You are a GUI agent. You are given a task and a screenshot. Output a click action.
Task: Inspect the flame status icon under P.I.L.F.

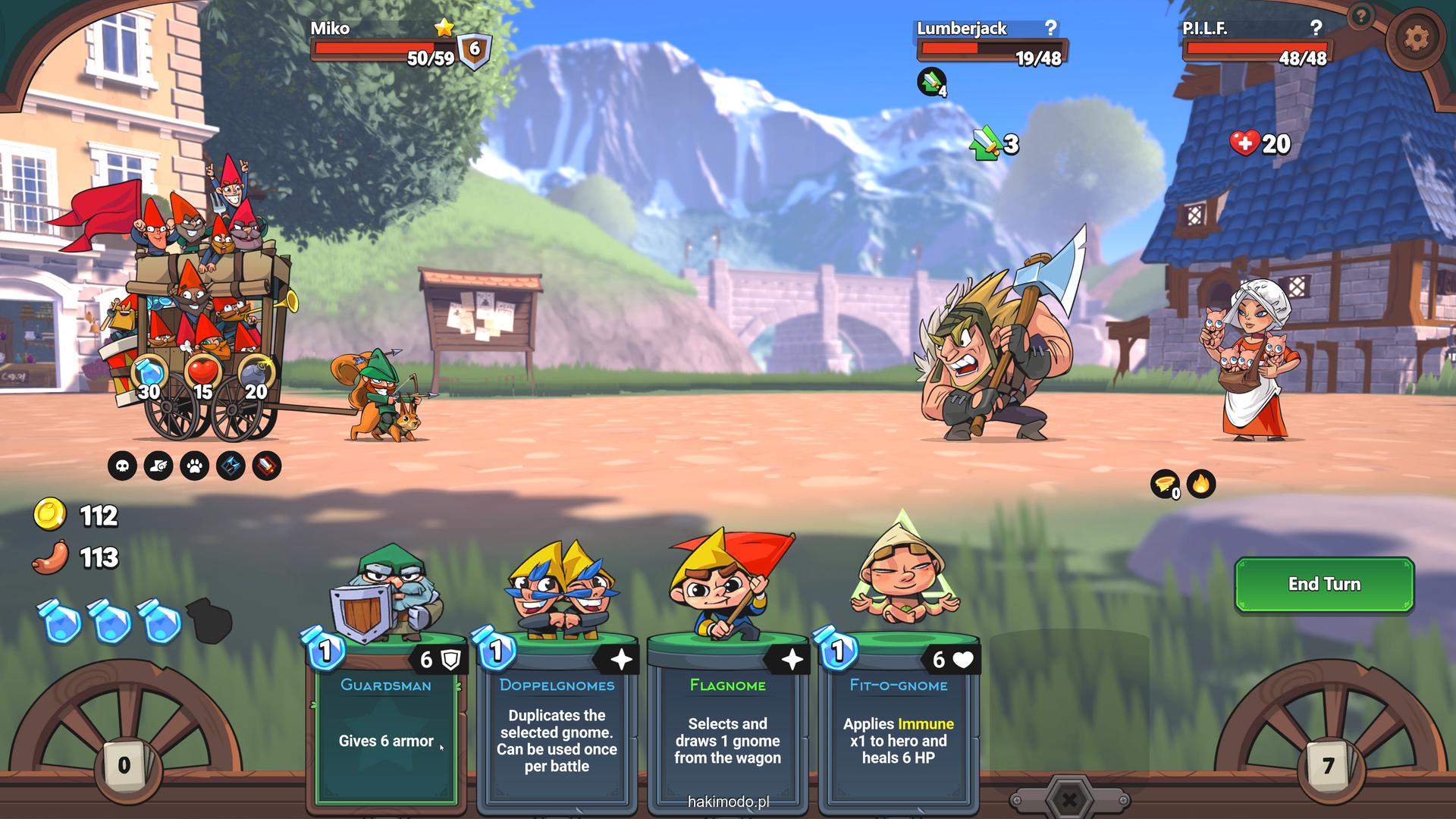point(1201,483)
